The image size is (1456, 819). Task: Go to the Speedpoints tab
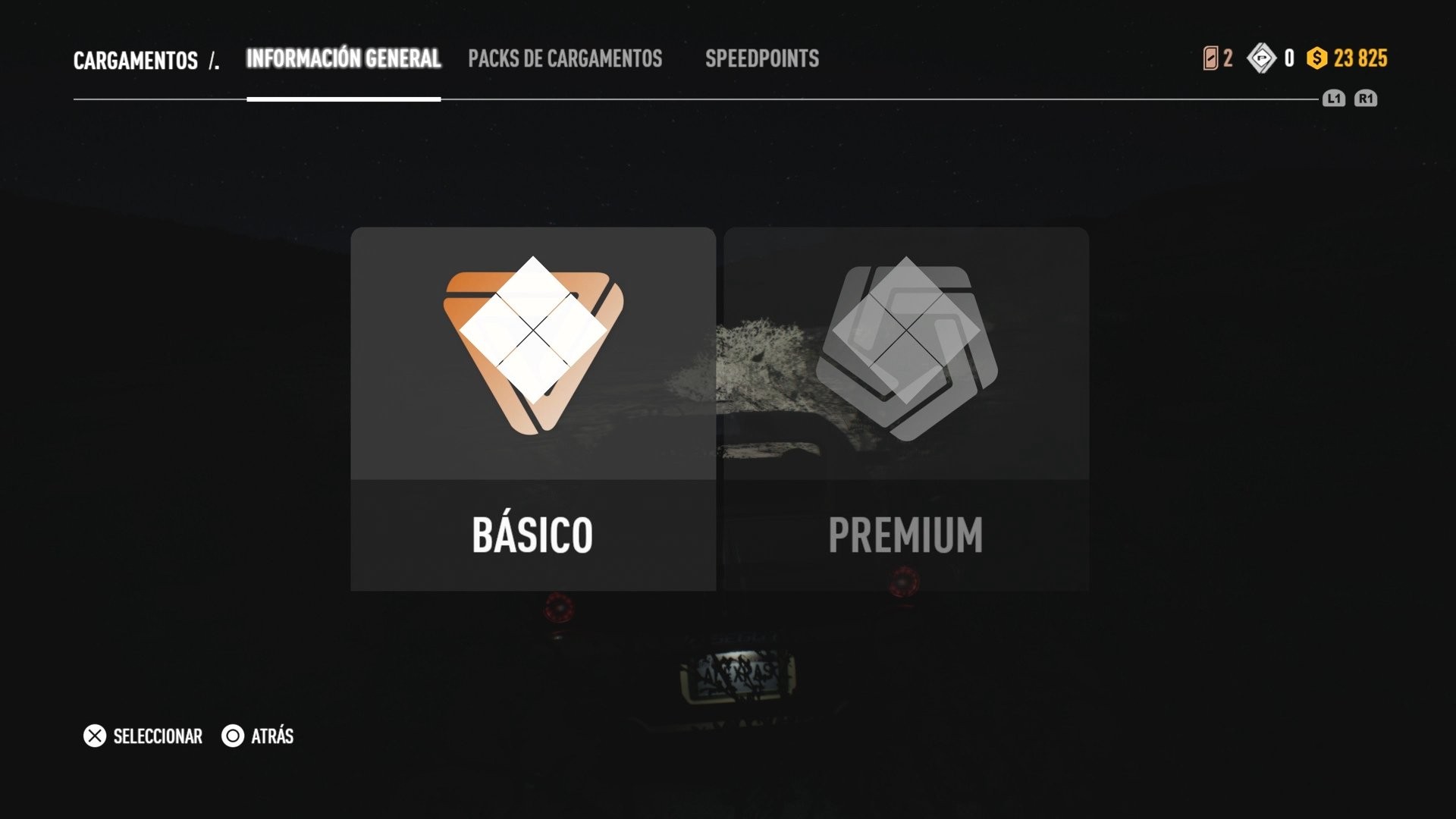761,59
